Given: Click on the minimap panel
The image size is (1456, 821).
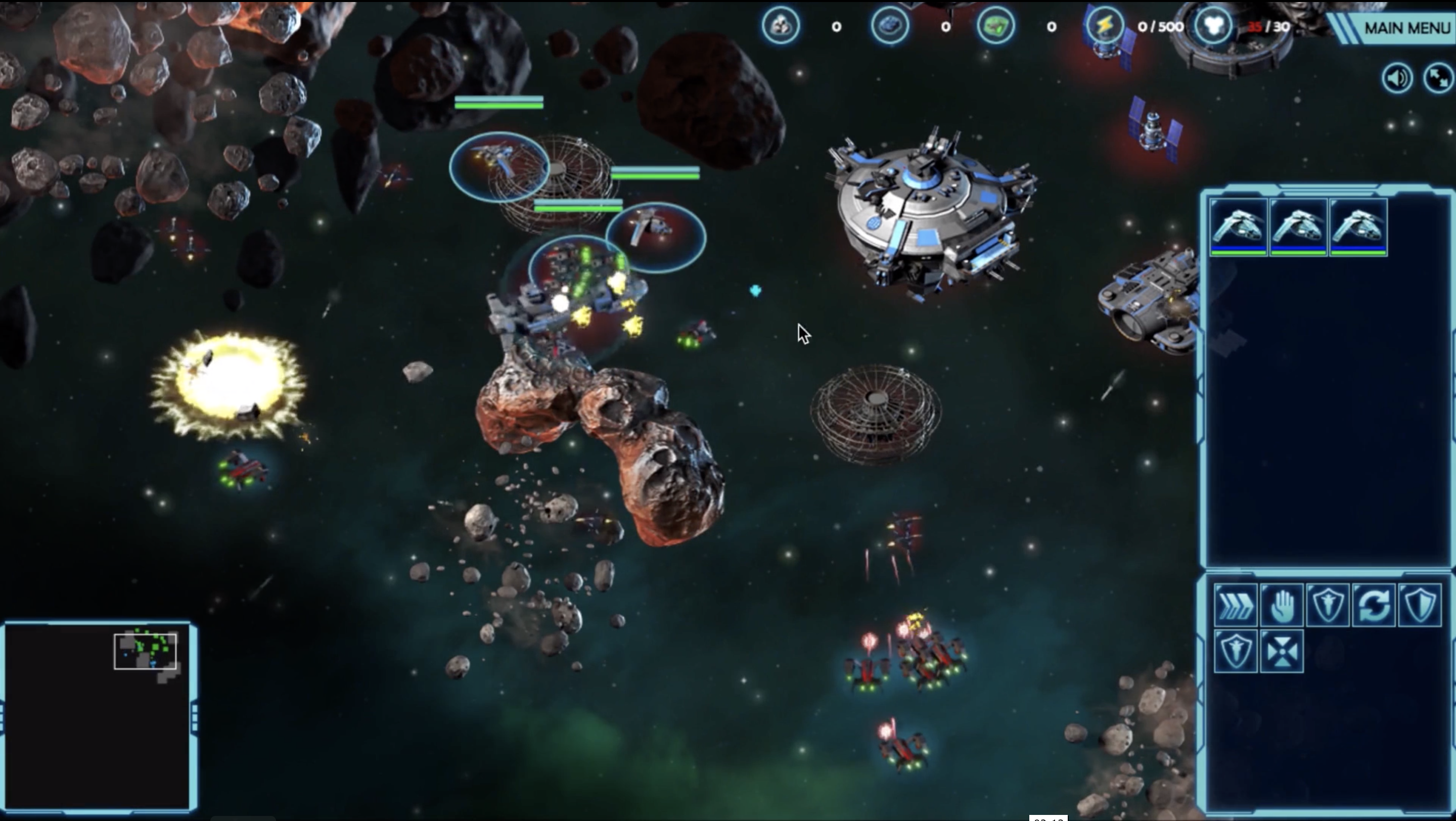Looking at the screenshot, I should [97, 716].
